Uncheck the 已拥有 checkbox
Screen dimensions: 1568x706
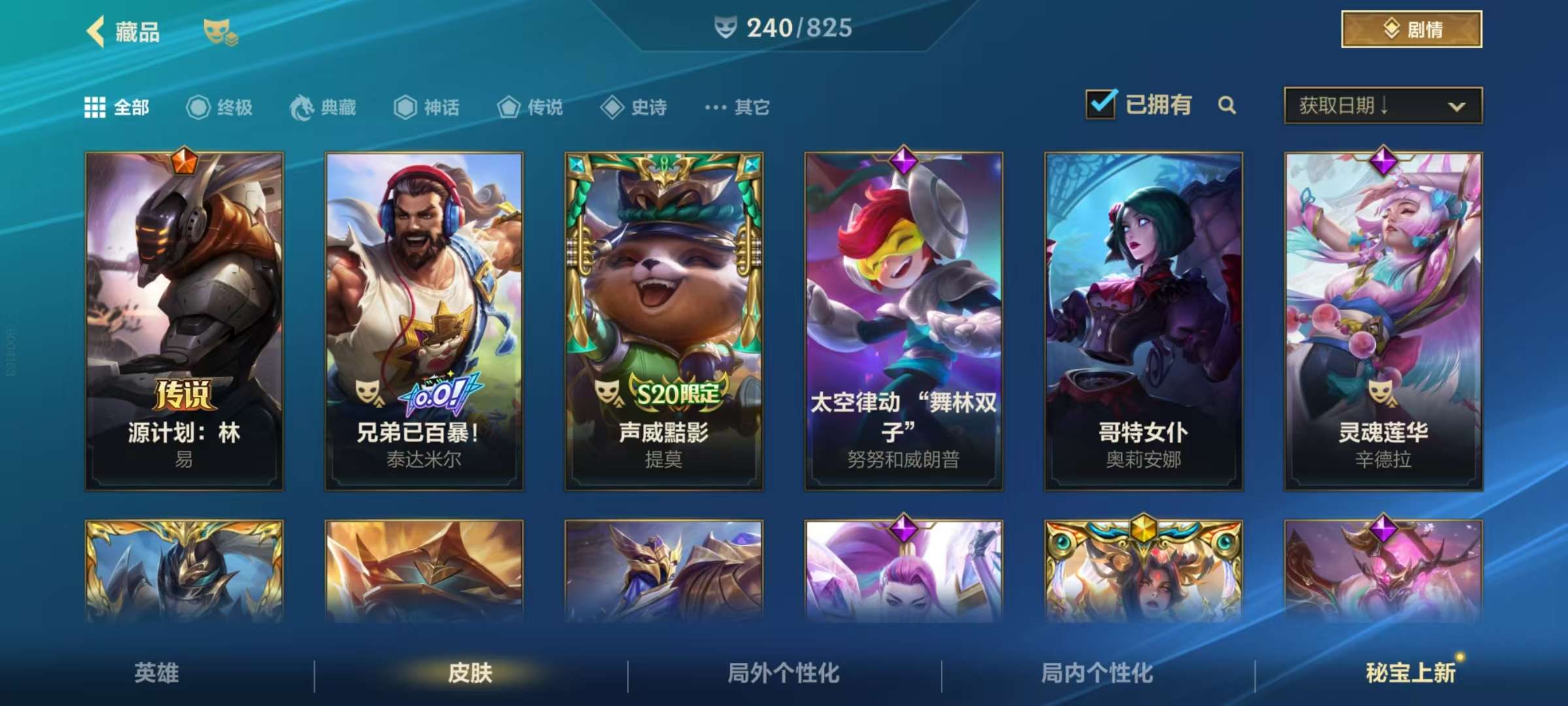pos(1103,105)
